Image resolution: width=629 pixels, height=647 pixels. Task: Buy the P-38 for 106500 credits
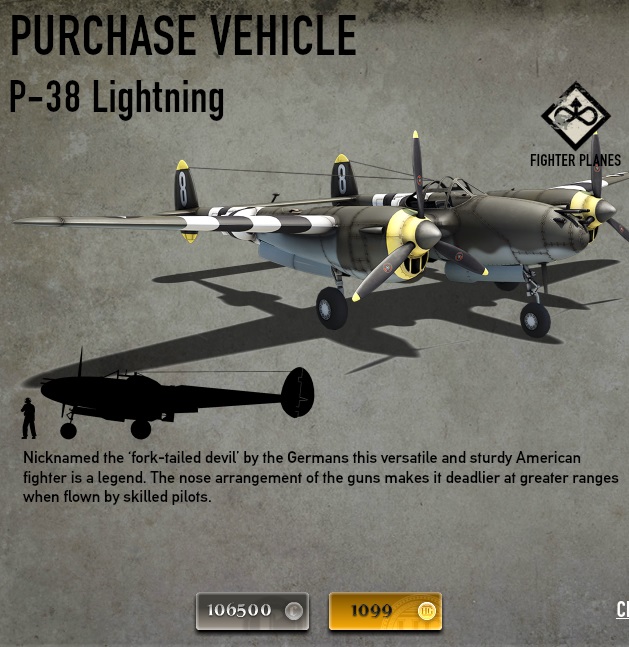[252, 610]
